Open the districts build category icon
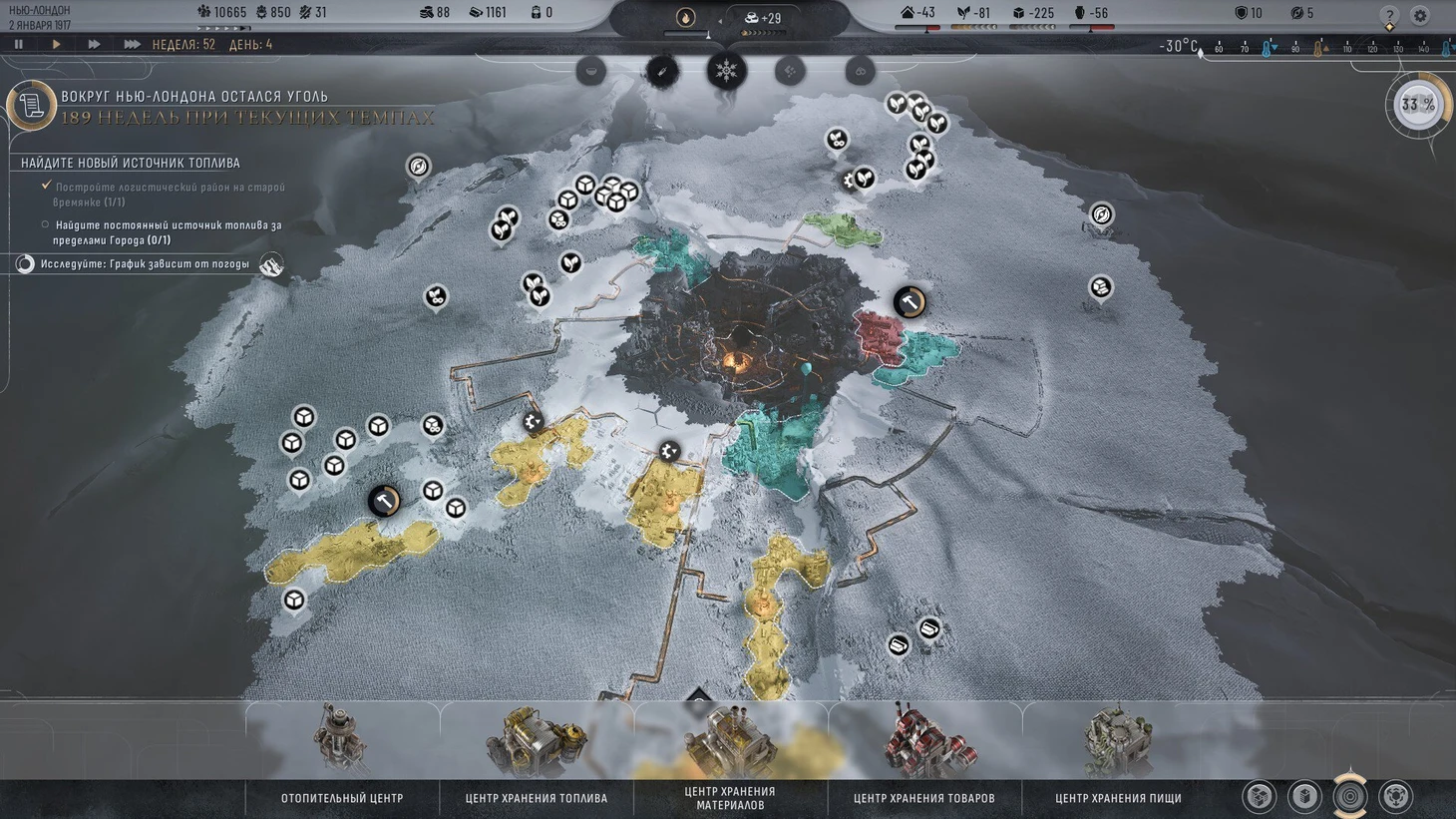The image size is (1456, 819). (x=1260, y=796)
